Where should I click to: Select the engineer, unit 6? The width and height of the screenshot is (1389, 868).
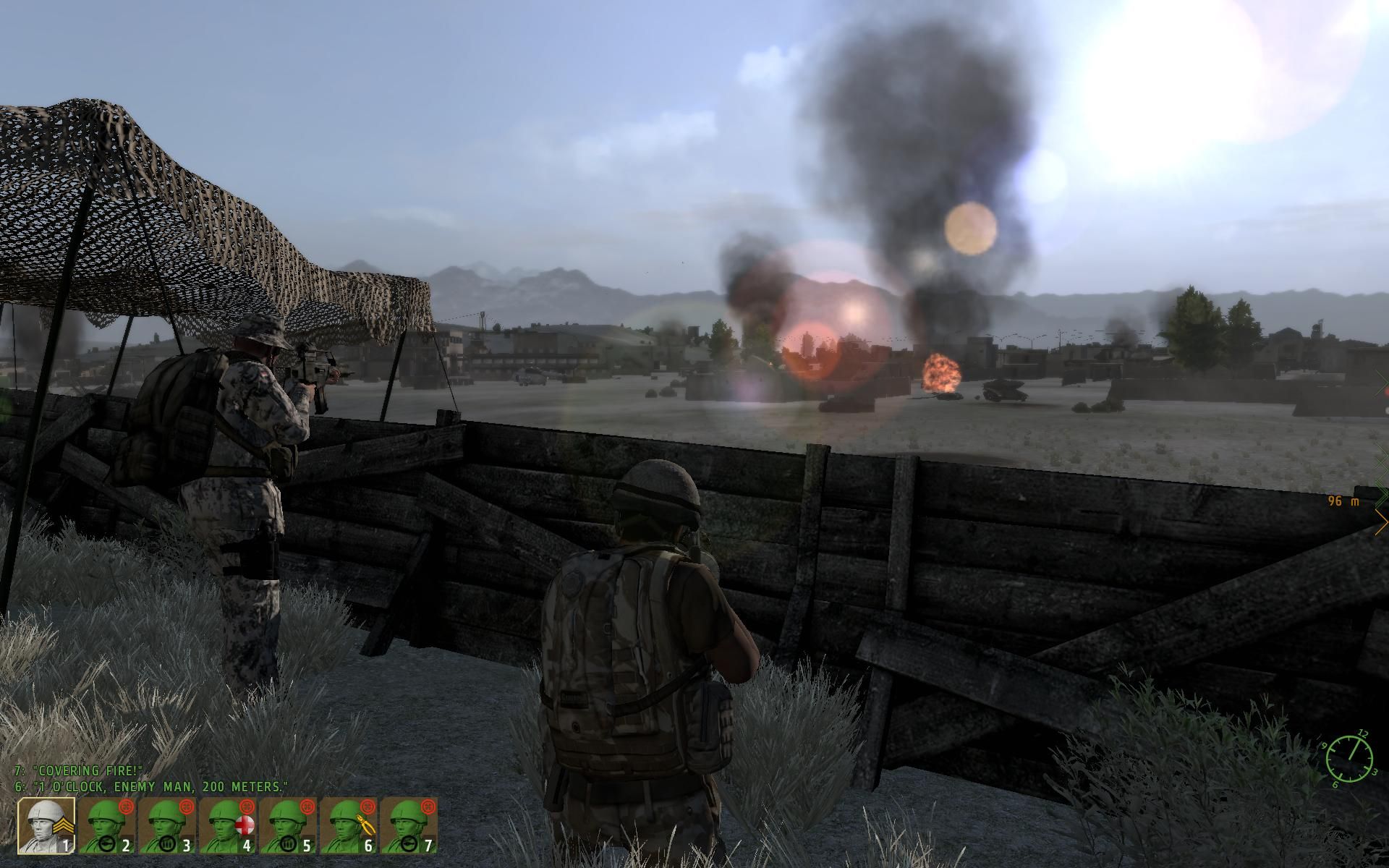tap(349, 825)
